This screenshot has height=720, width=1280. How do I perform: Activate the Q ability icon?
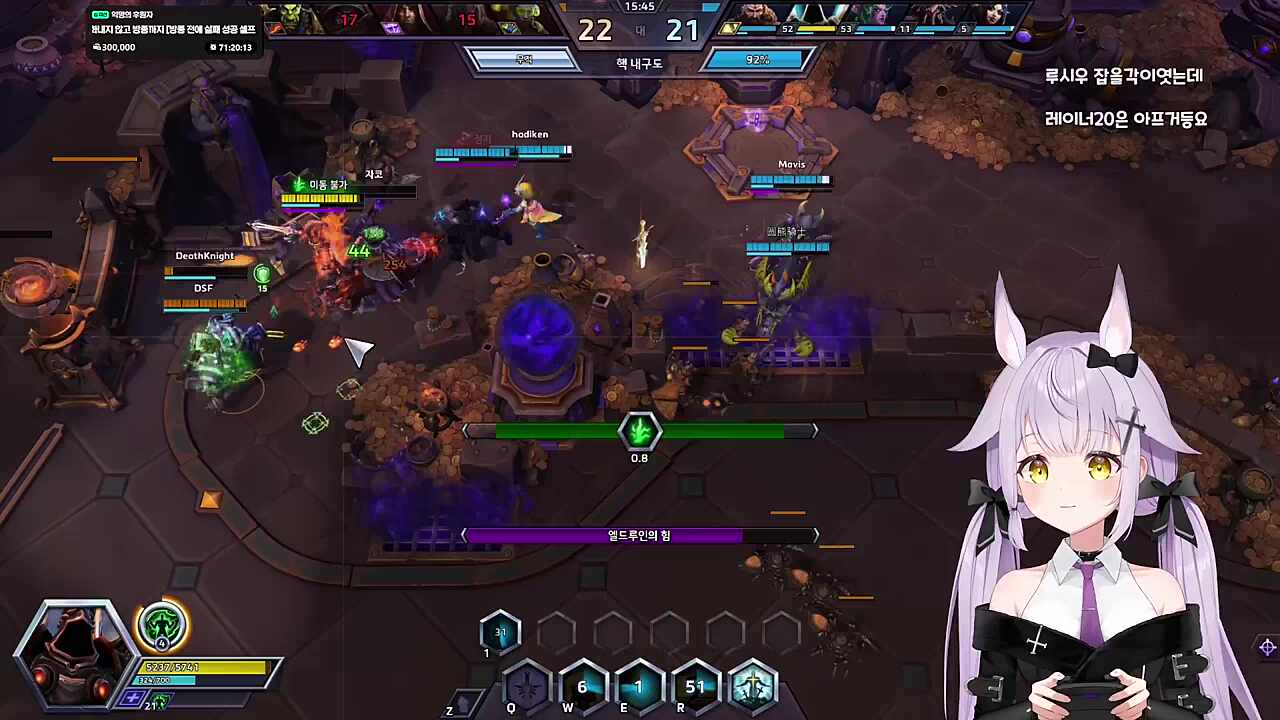point(526,687)
